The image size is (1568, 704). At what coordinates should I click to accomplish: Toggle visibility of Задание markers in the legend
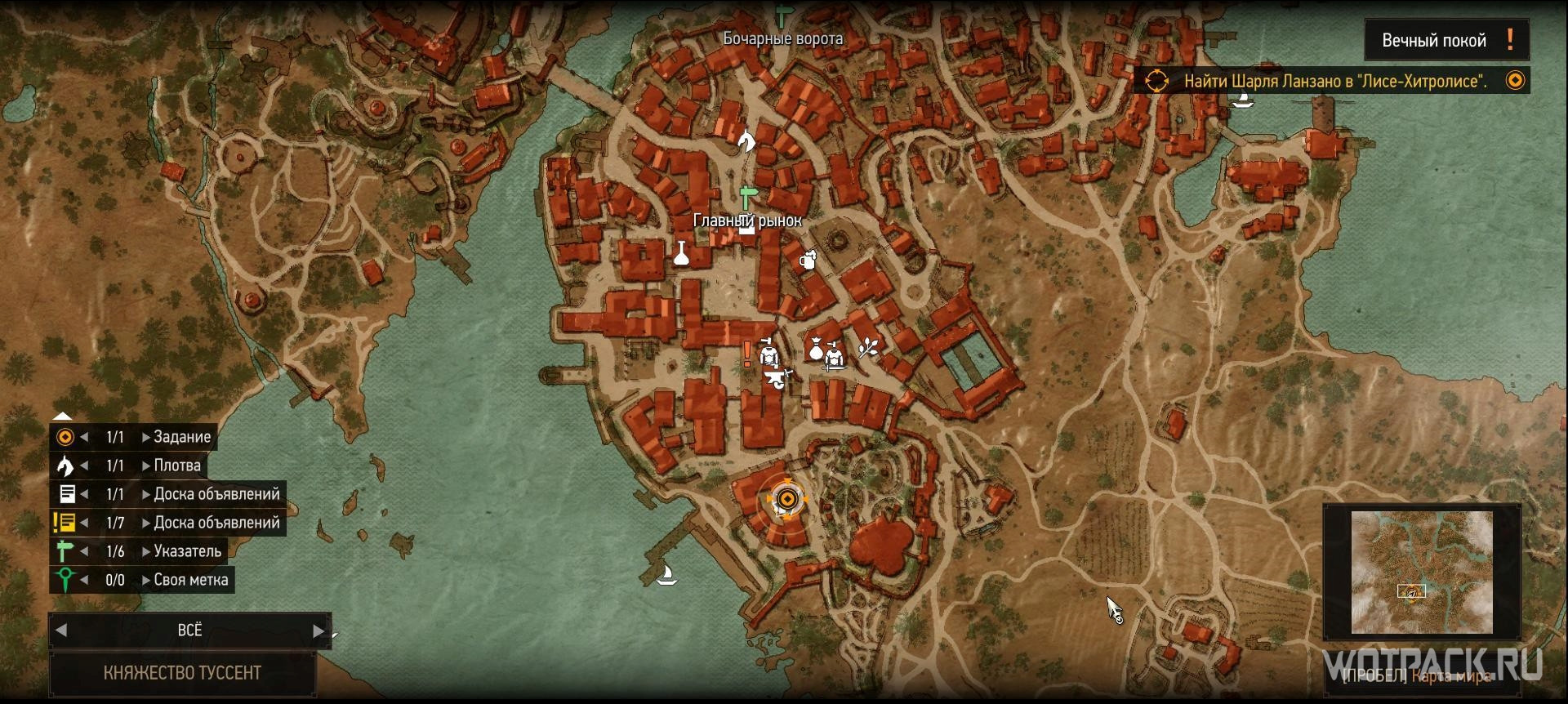(67, 437)
